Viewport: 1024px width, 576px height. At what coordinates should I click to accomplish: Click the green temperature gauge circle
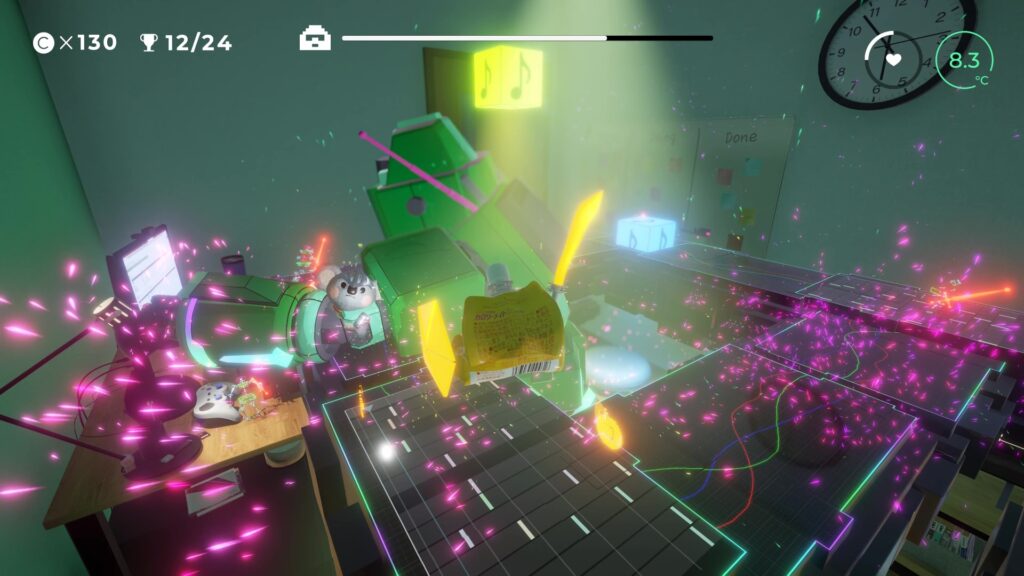[964, 61]
